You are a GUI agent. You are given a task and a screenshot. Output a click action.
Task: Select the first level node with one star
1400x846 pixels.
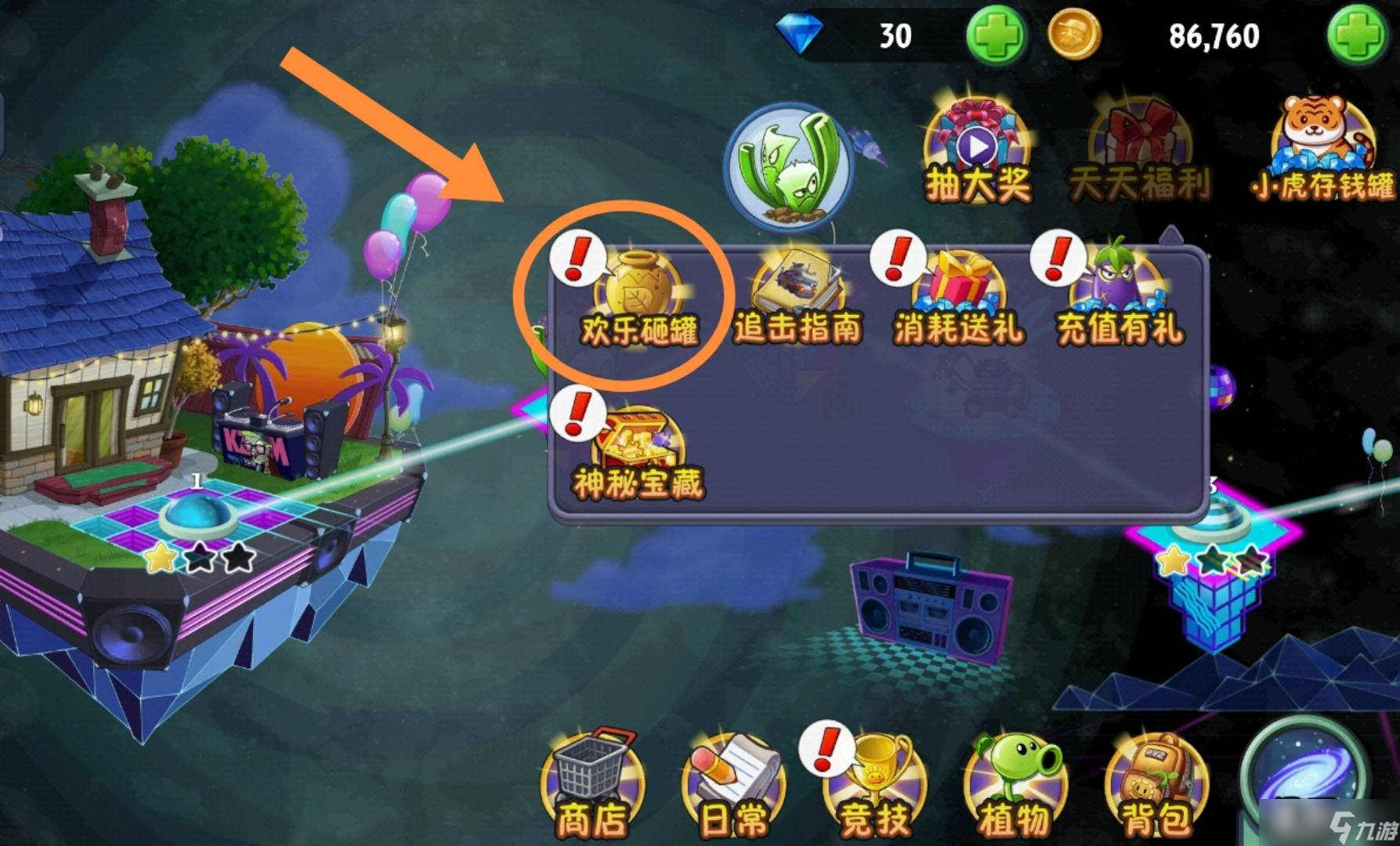[x=196, y=517]
